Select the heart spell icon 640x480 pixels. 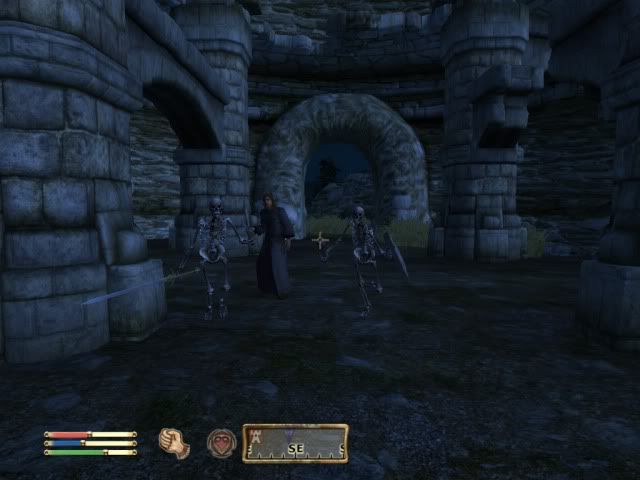(221, 442)
